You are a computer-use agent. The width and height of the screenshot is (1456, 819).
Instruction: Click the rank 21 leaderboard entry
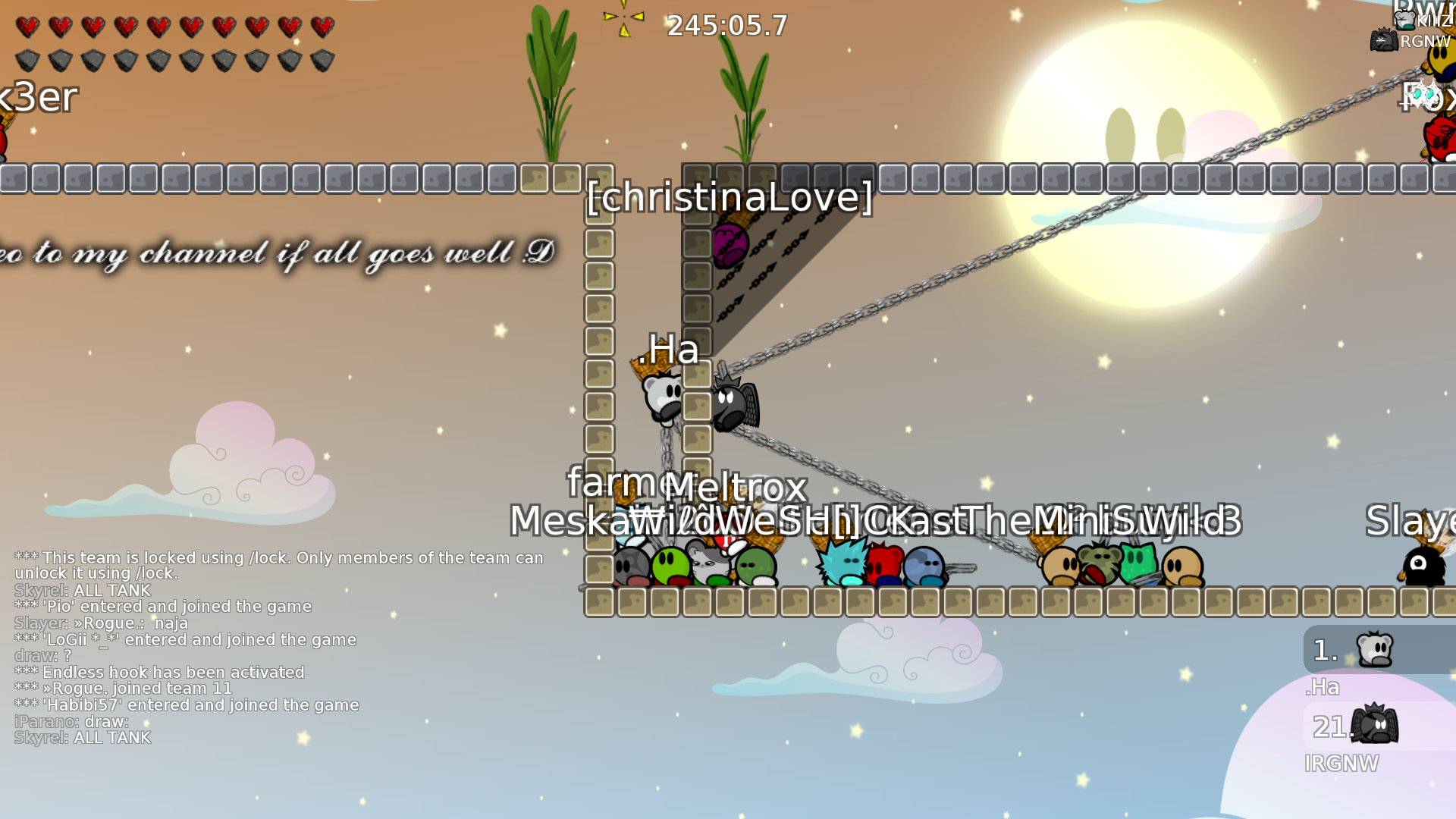(x=1332, y=726)
